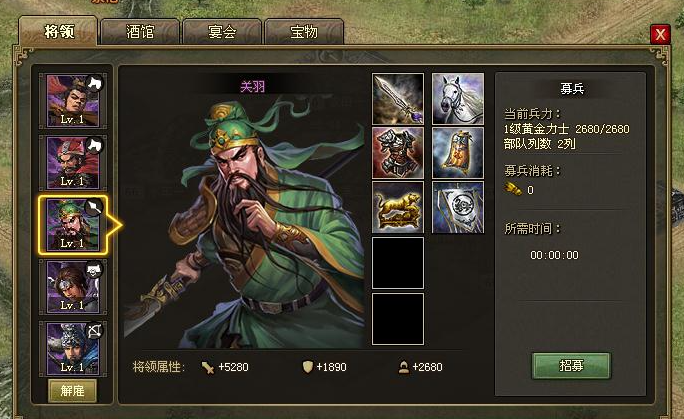Select the topmost general portrait in the list
The image size is (684, 419).
[72, 100]
